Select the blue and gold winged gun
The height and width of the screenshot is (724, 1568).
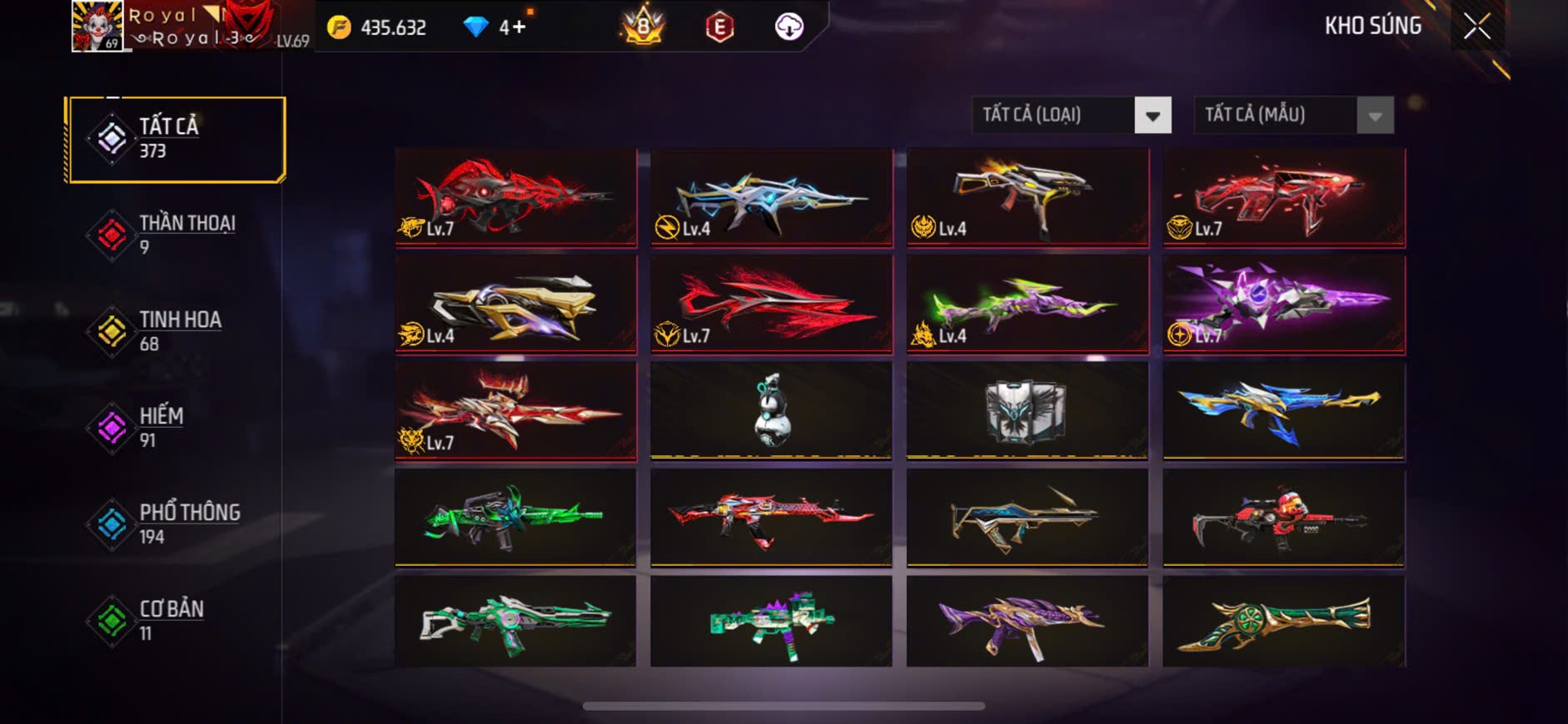point(1283,409)
